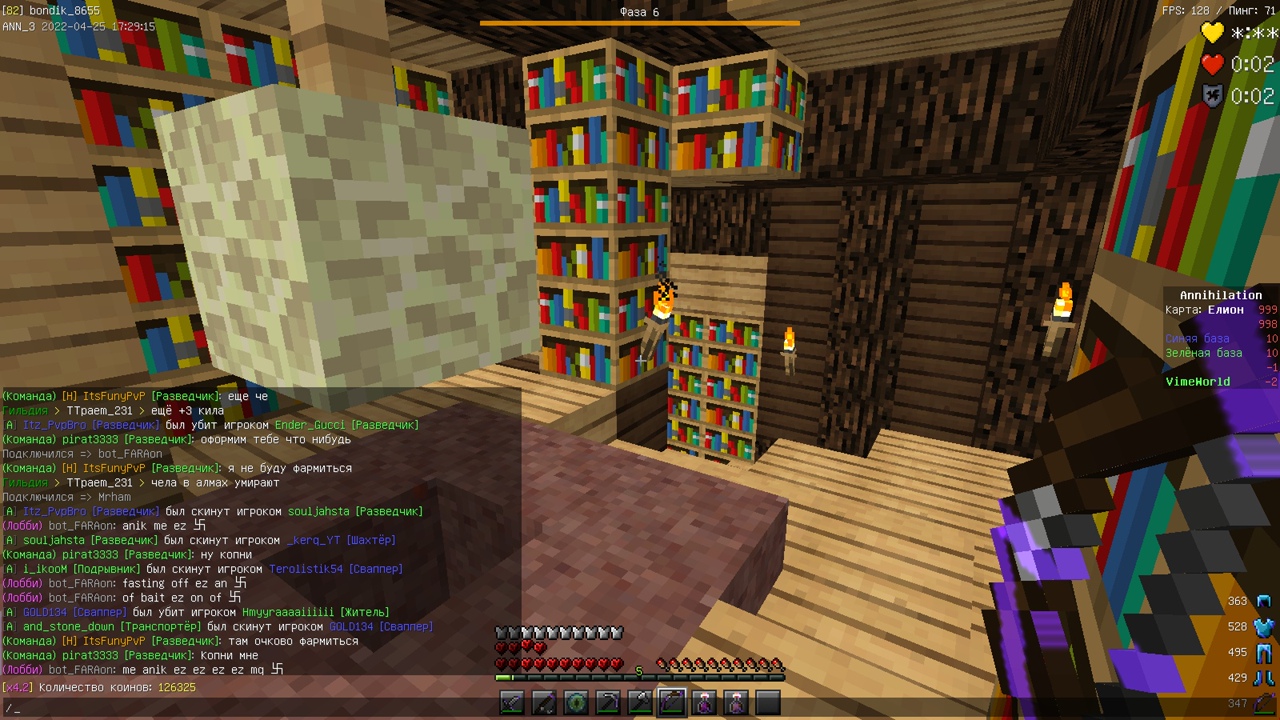Click the Eye of Ender in the hotbar
The image size is (1280, 720).
(x=577, y=702)
